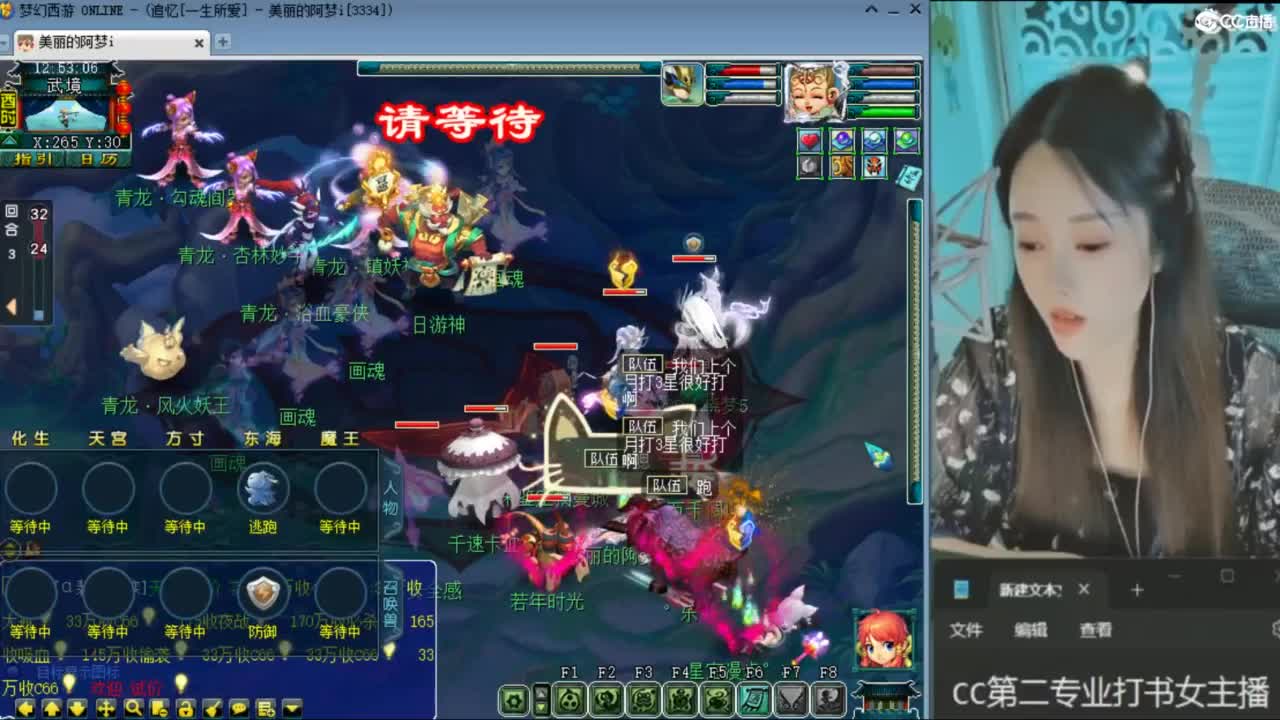Toggle the 防御 defend stance in the party panel
This screenshot has width=1280, height=720.
point(265,593)
